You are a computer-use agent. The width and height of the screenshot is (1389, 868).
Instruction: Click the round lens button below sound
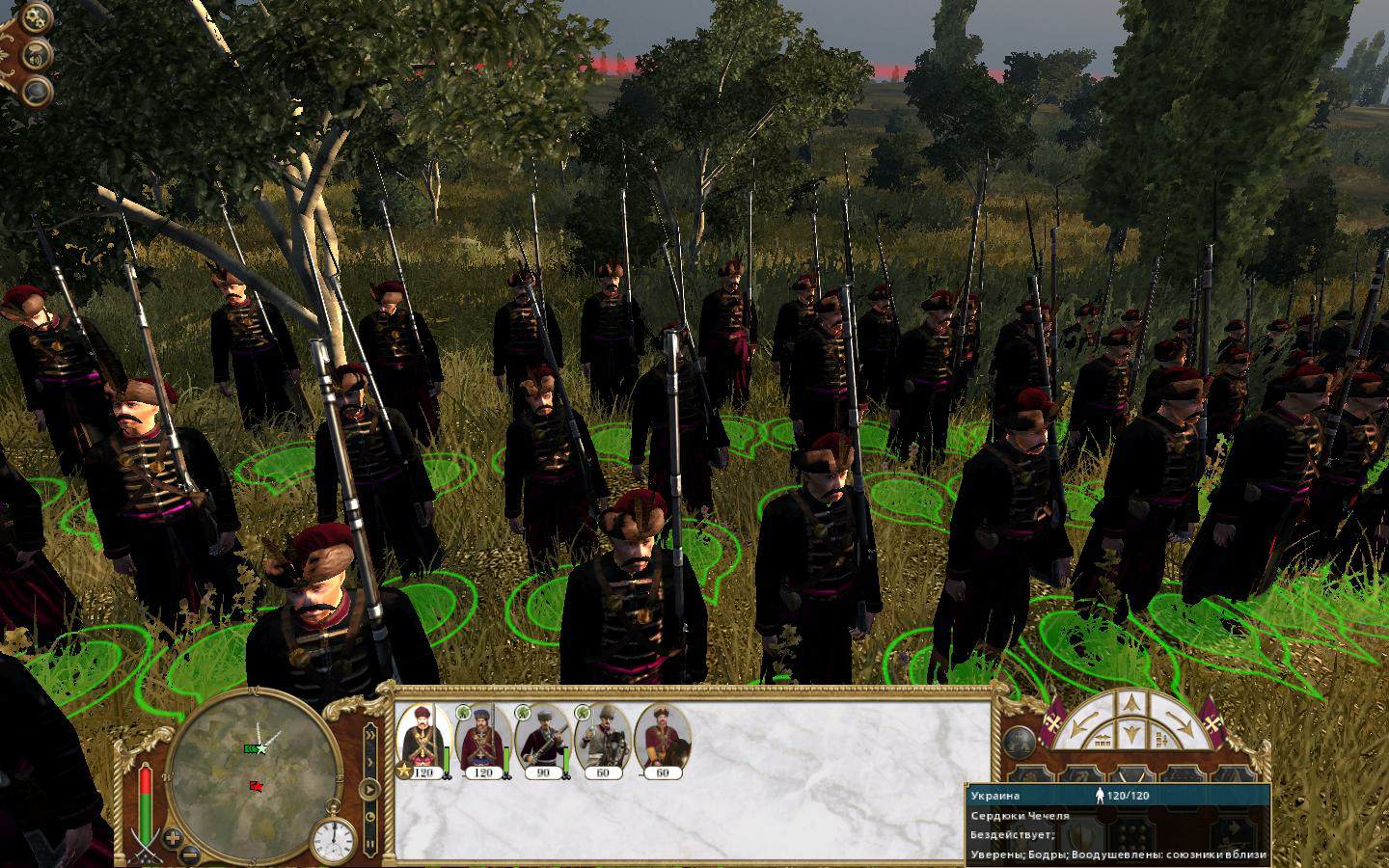click(x=38, y=91)
